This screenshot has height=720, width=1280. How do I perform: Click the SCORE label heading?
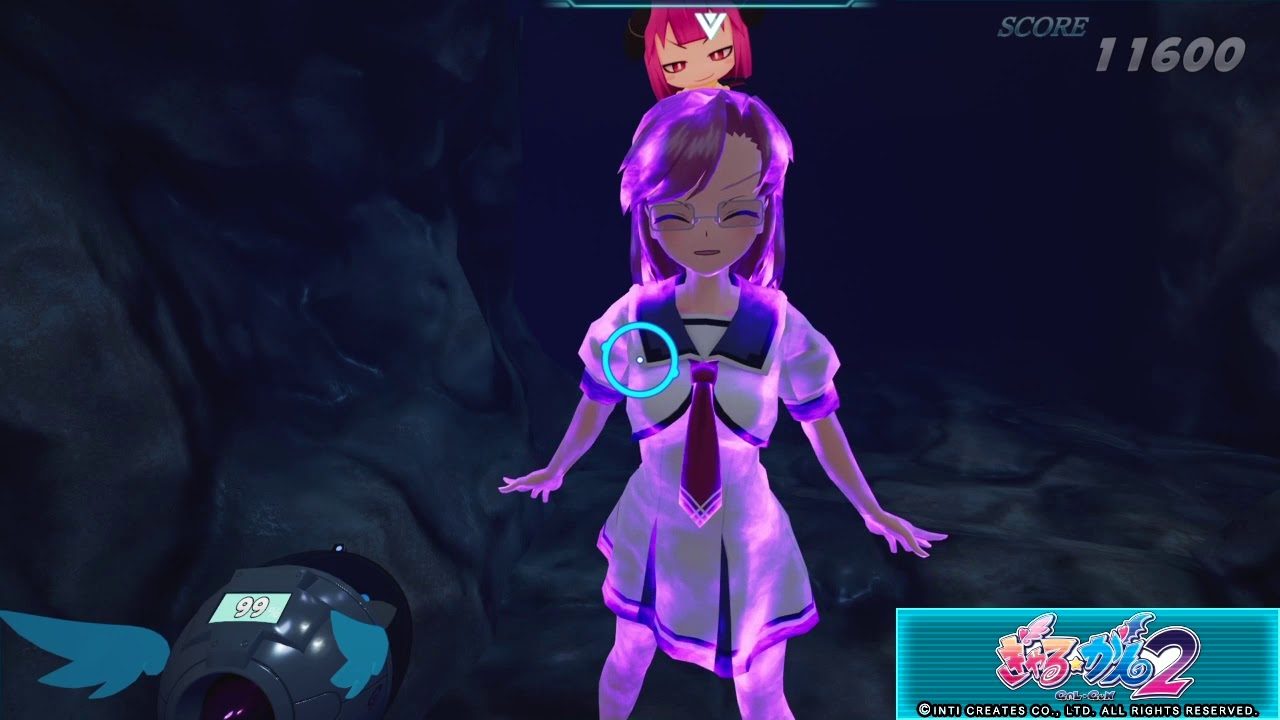click(x=1043, y=28)
